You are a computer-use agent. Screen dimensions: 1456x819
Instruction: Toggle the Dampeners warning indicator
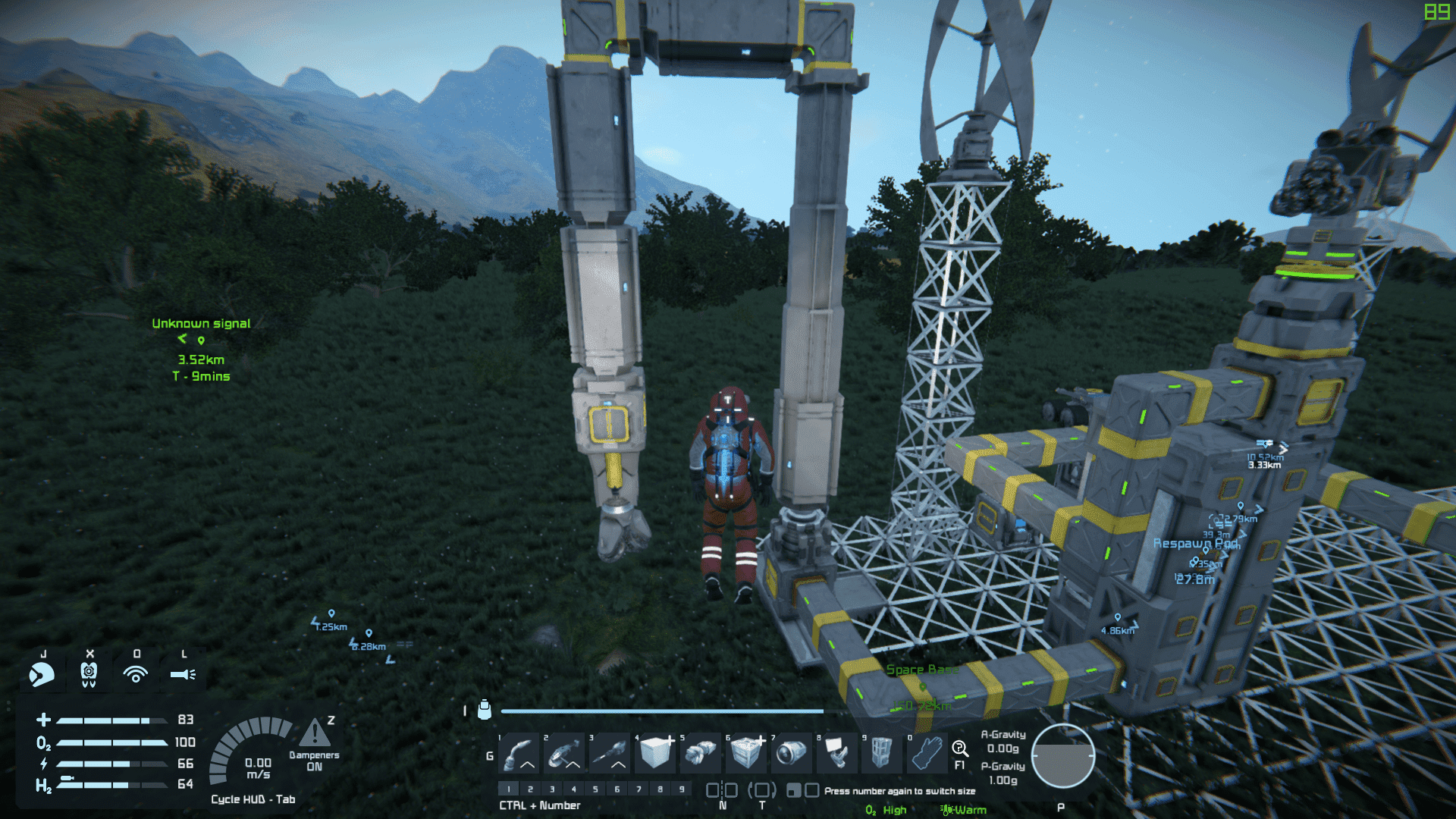(315, 734)
